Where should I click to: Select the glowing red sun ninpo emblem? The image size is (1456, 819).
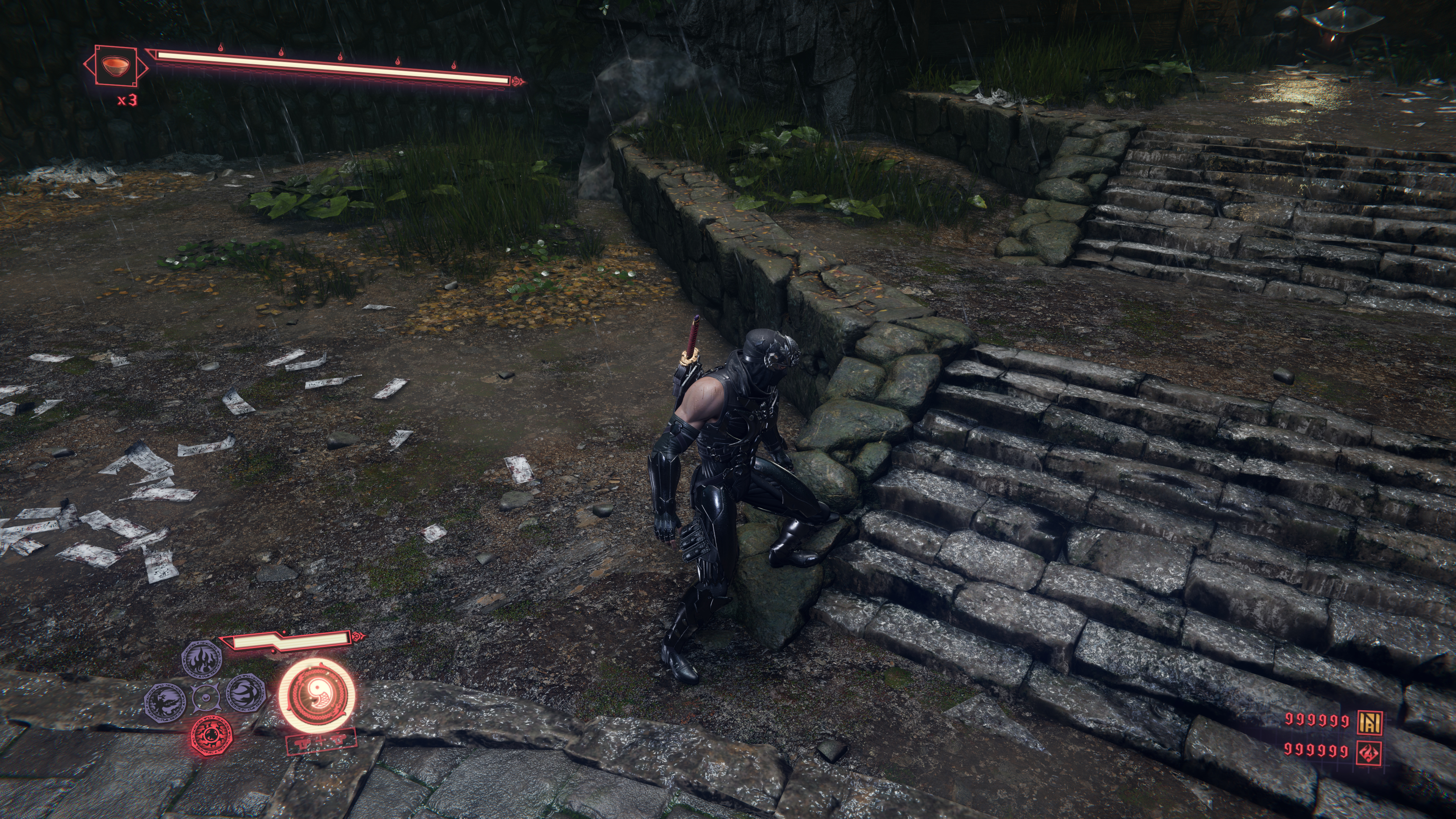(x=212, y=735)
